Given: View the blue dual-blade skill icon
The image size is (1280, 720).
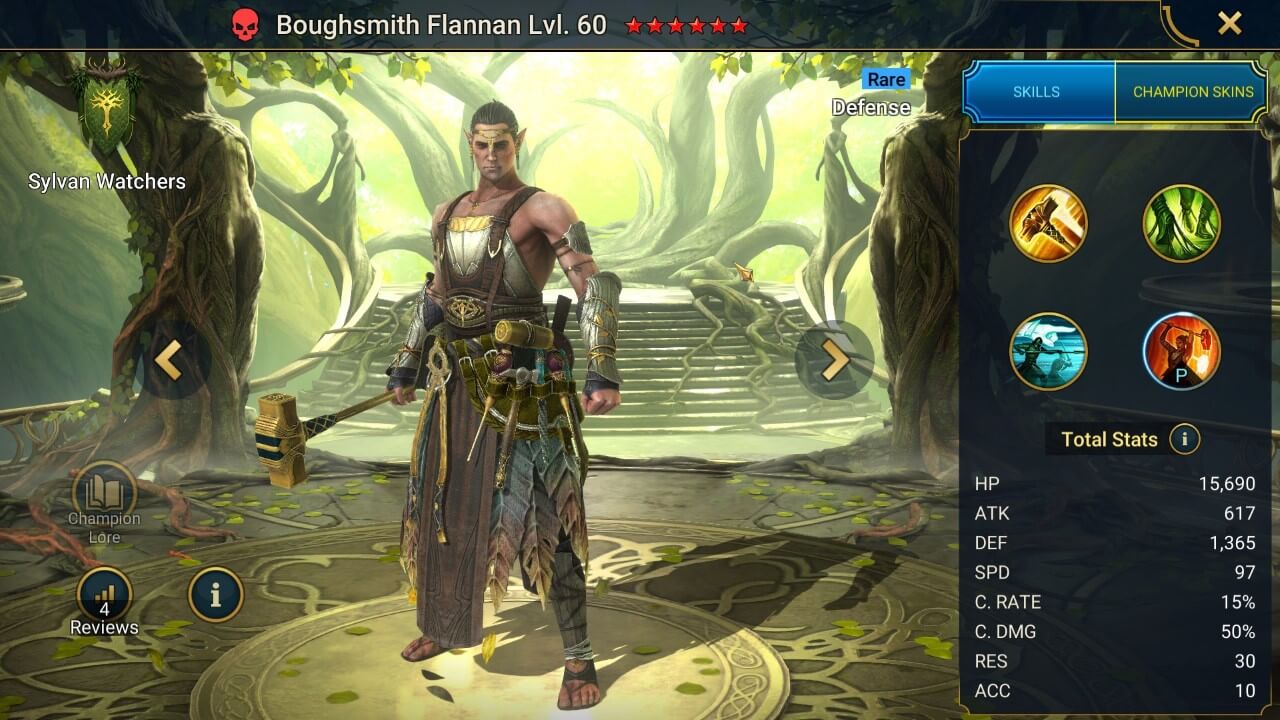Looking at the screenshot, I should (x=1049, y=352).
